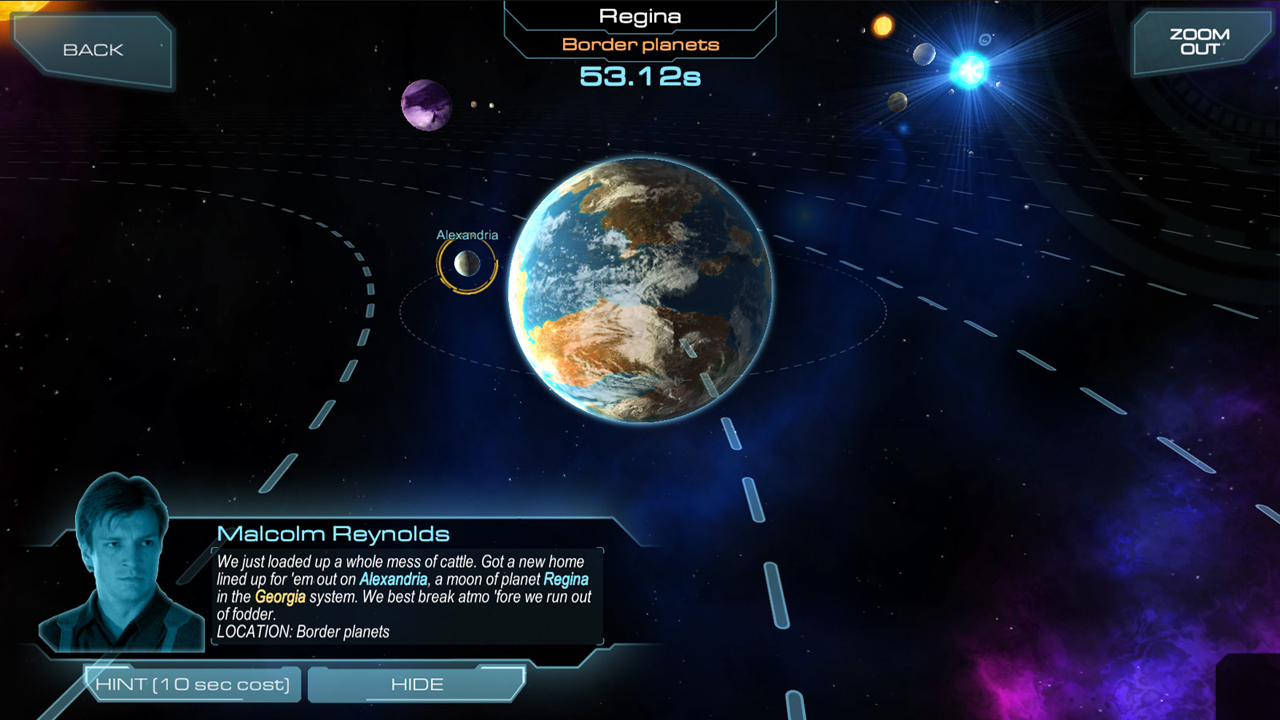This screenshot has height=720, width=1280.
Task: Show the hint by clicking HINT
Action: tap(193, 684)
